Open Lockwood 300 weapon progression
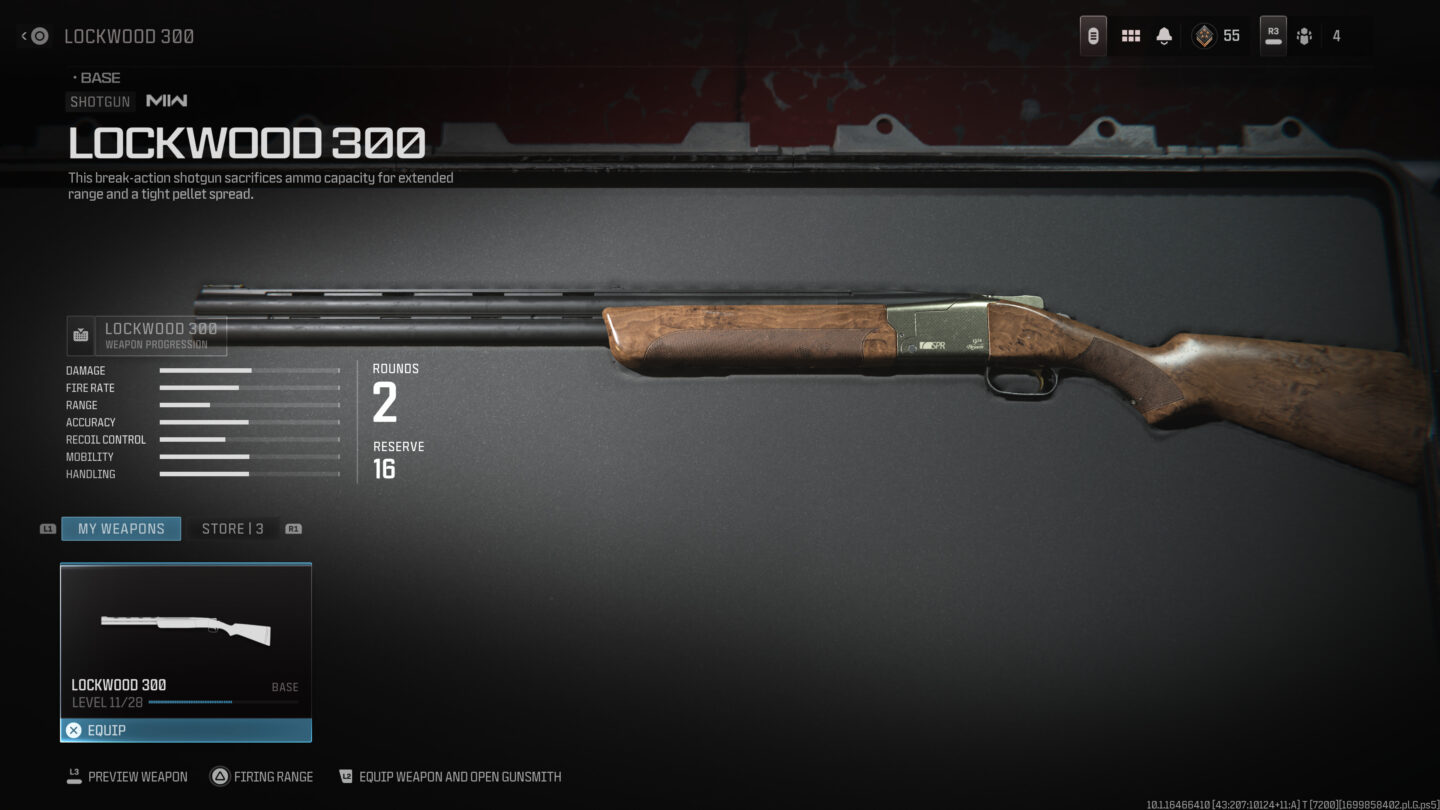This screenshot has width=1440, height=810. pos(147,336)
